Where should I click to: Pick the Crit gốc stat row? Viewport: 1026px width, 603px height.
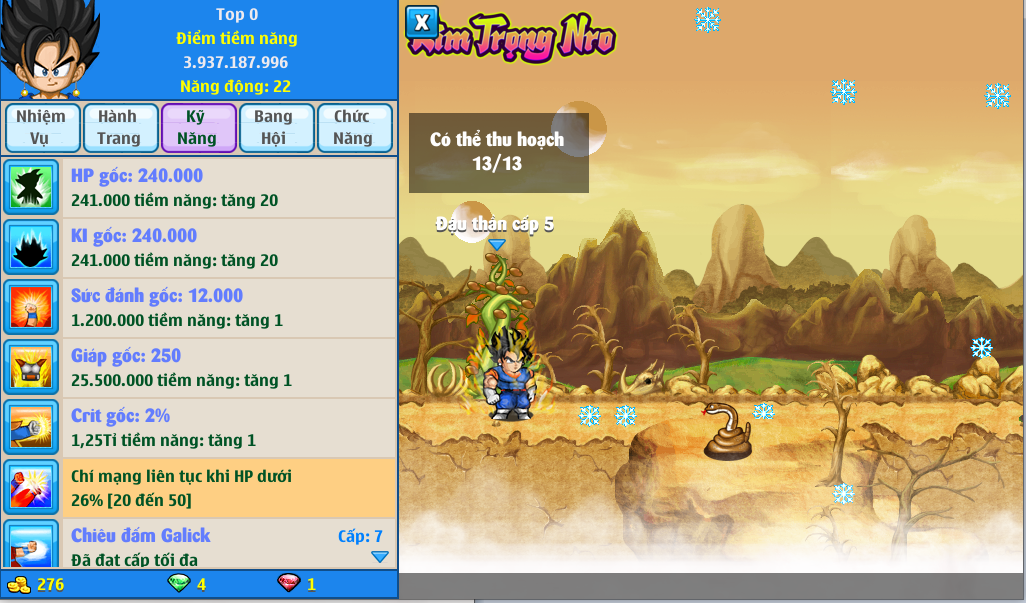(200, 428)
